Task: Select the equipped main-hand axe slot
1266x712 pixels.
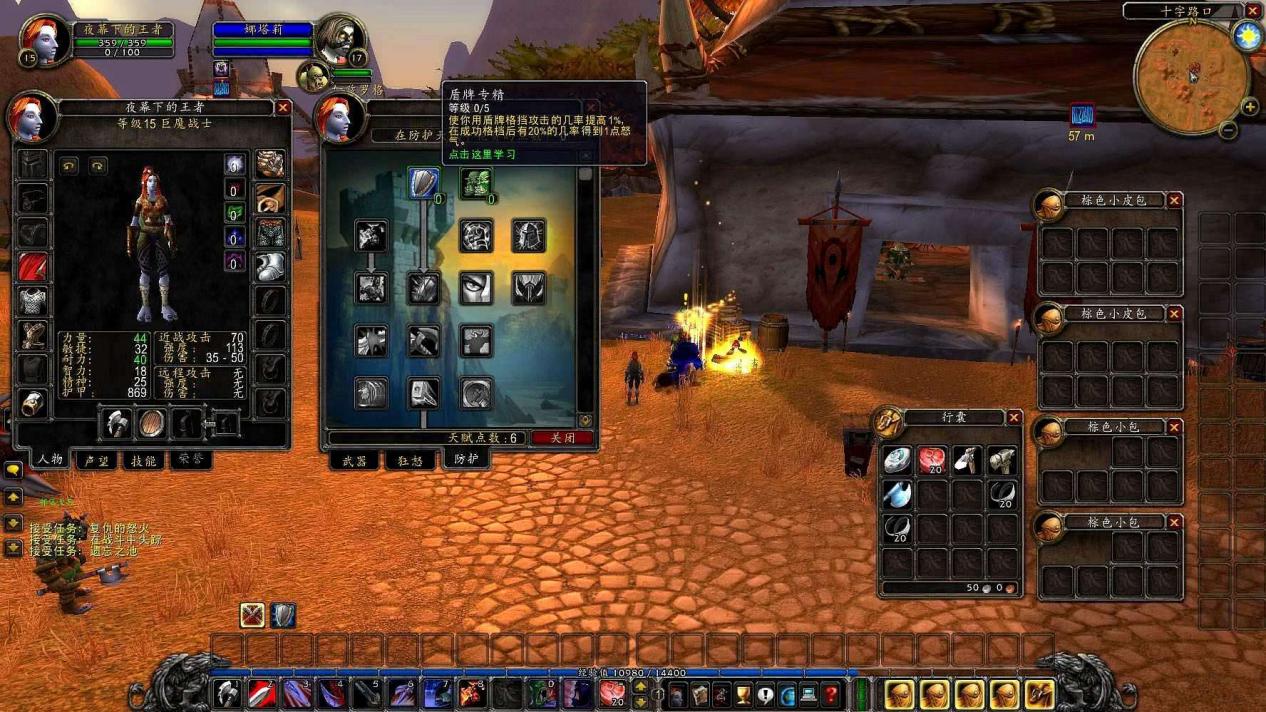Action: (117, 424)
